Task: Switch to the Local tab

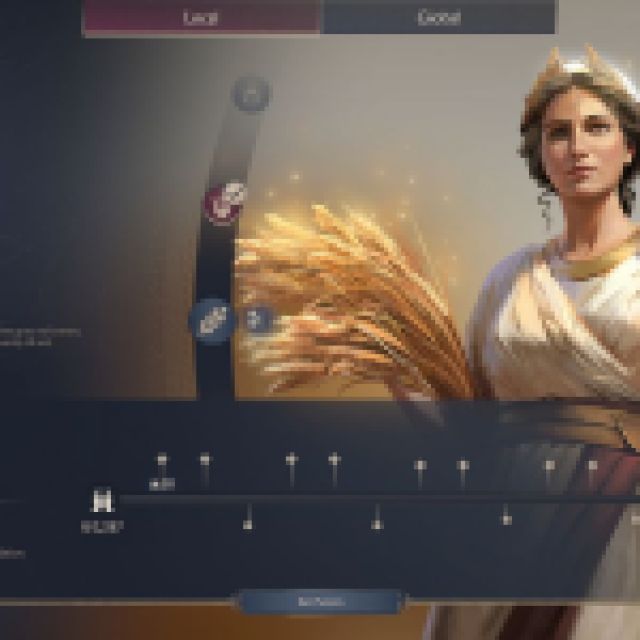Action: pos(202,17)
